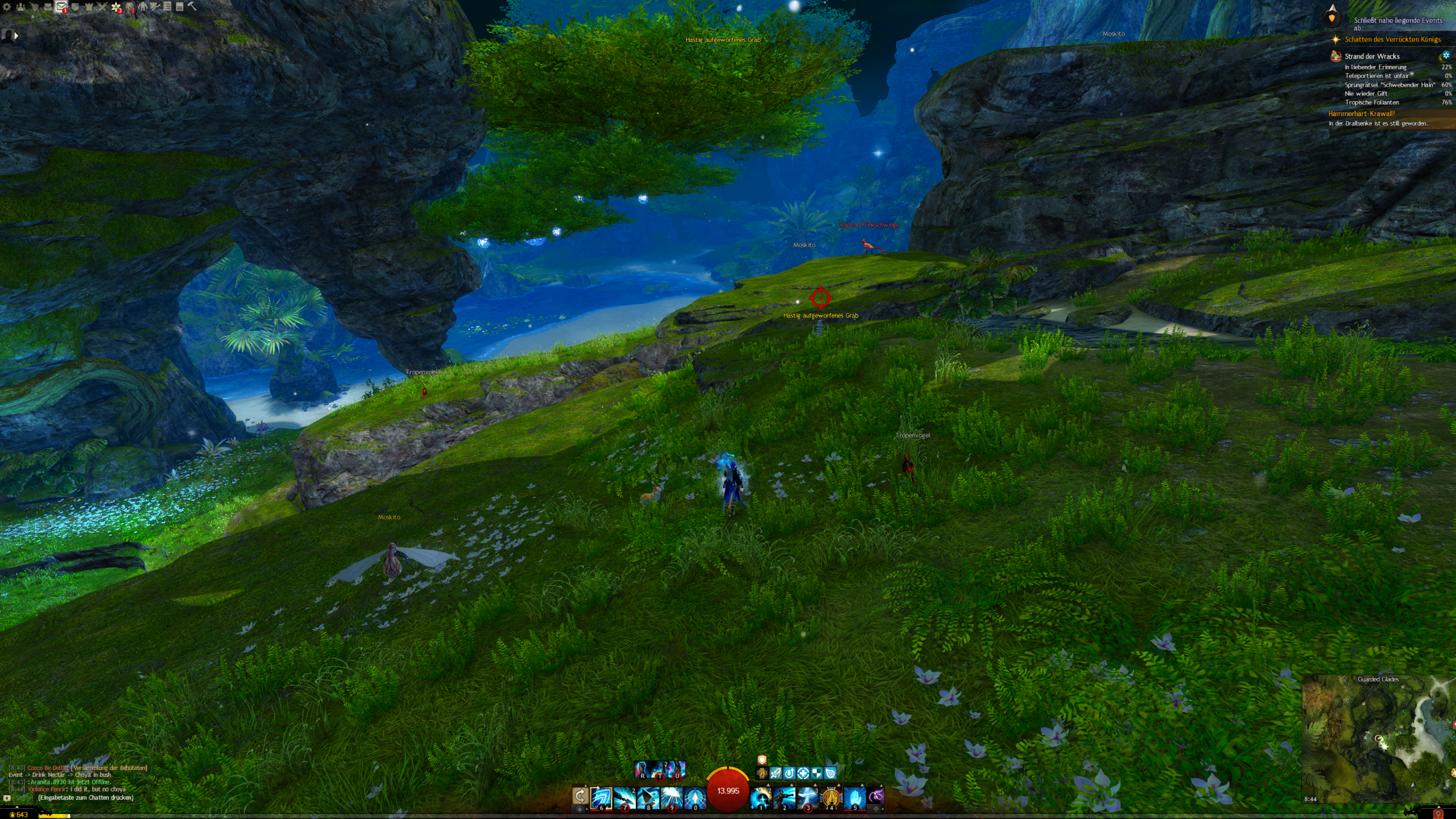Image resolution: width=1456 pixels, height=819 pixels.
Task: Open the hammer crafting icon in top bar
Action: (192, 6)
